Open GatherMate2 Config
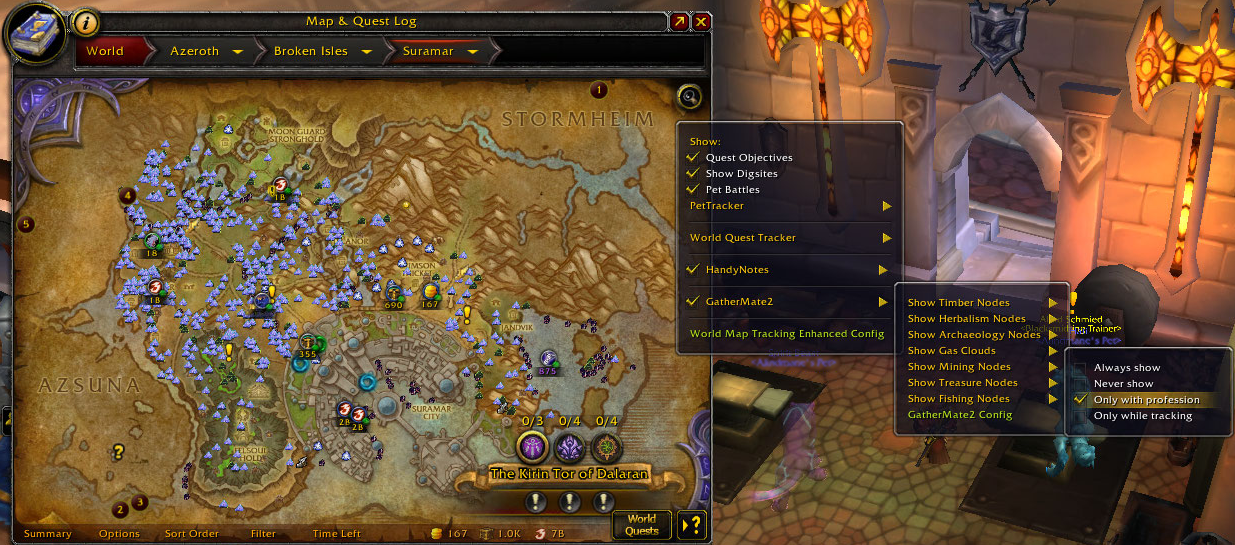 pyautogui.click(x=960, y=415)
